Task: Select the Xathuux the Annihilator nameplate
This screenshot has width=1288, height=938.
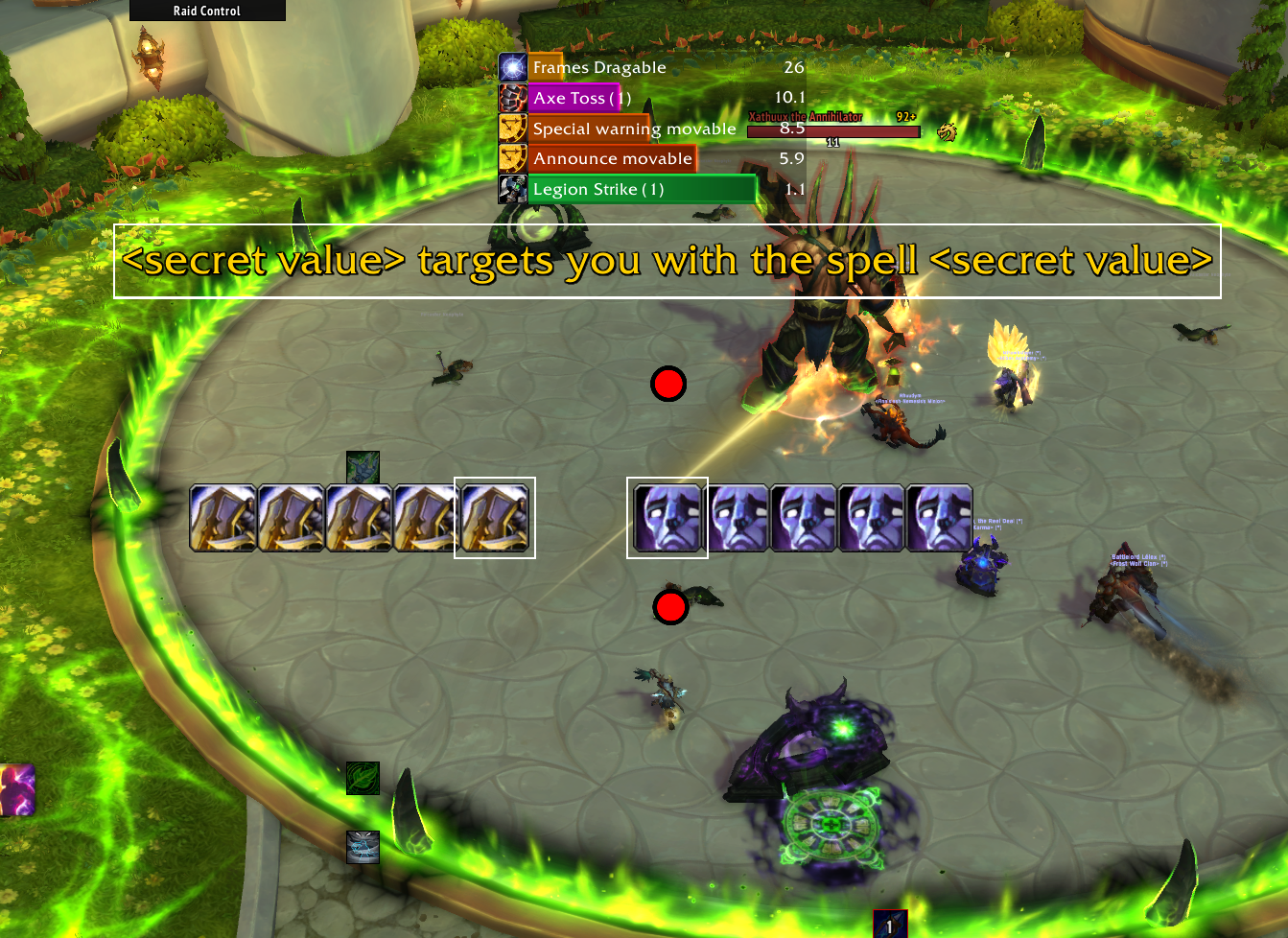Action: 832,130
